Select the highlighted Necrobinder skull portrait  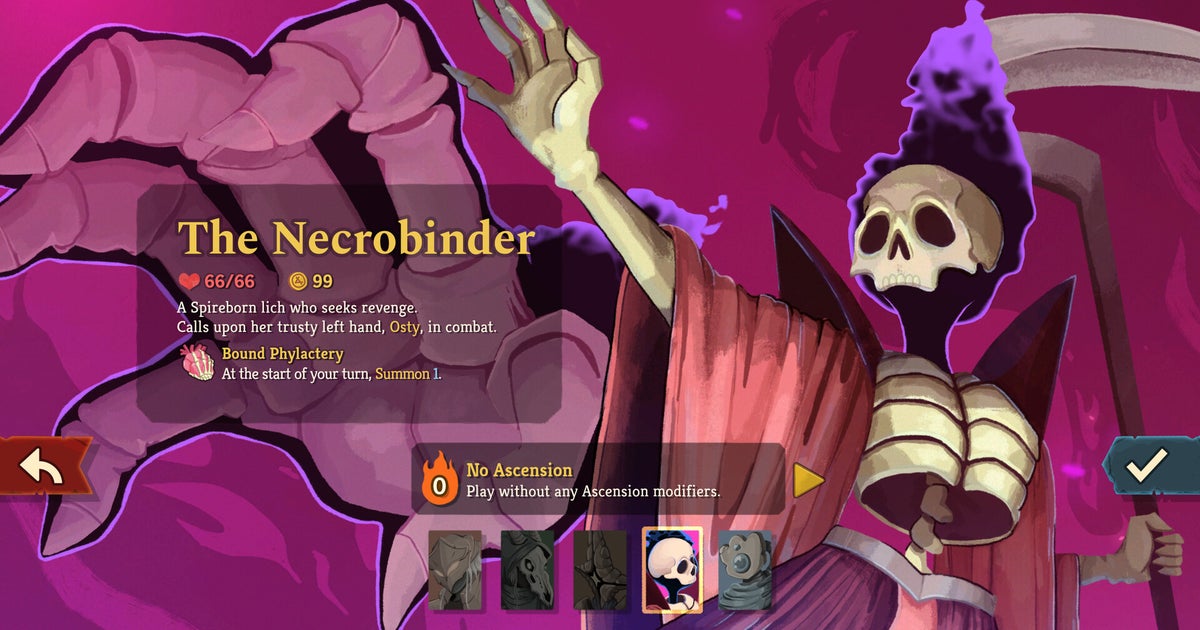tap(672, 569)
